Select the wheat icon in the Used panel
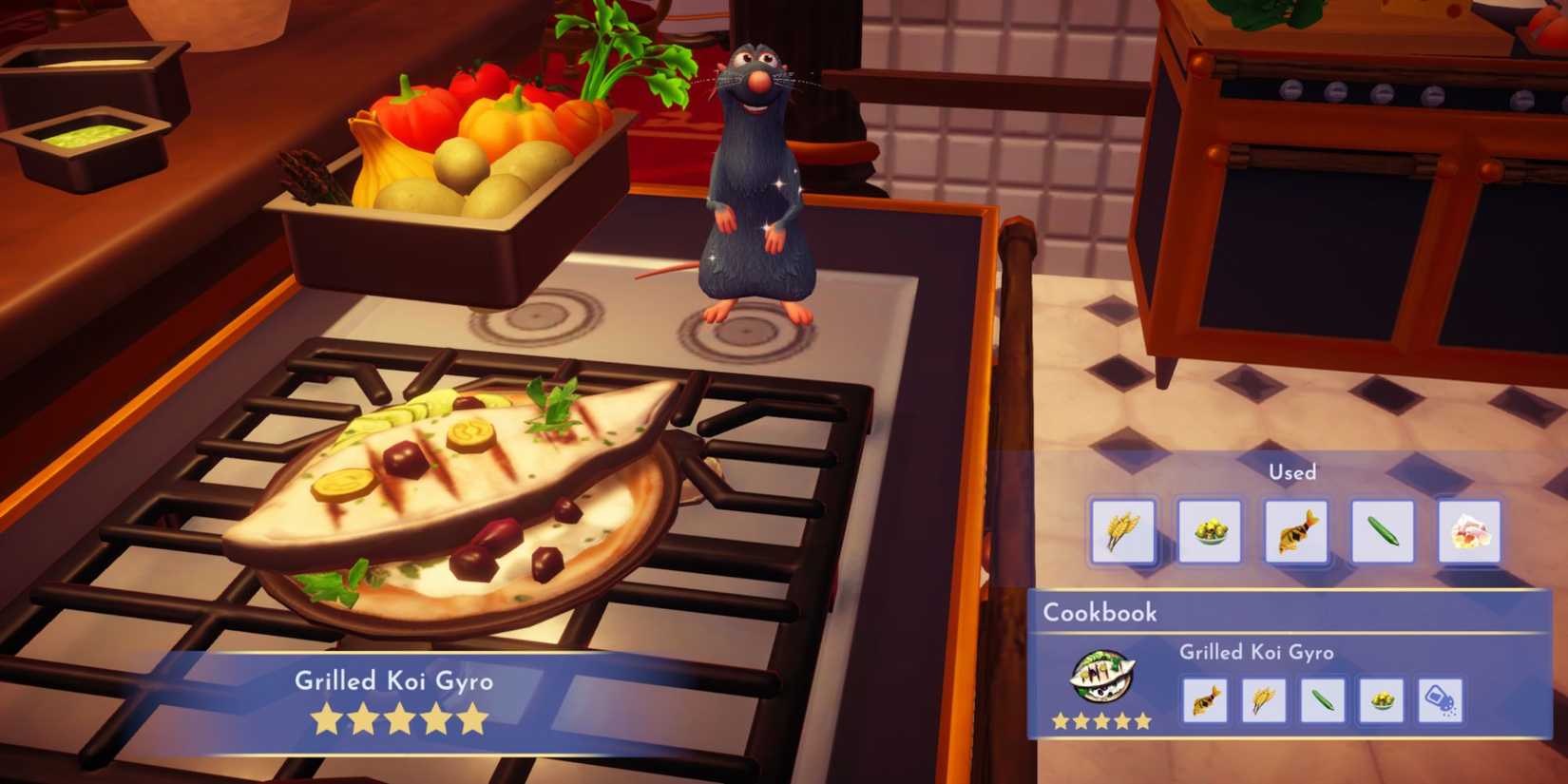The width and height of the screenshot is (1568, 784). click(x=1122, y=532)
